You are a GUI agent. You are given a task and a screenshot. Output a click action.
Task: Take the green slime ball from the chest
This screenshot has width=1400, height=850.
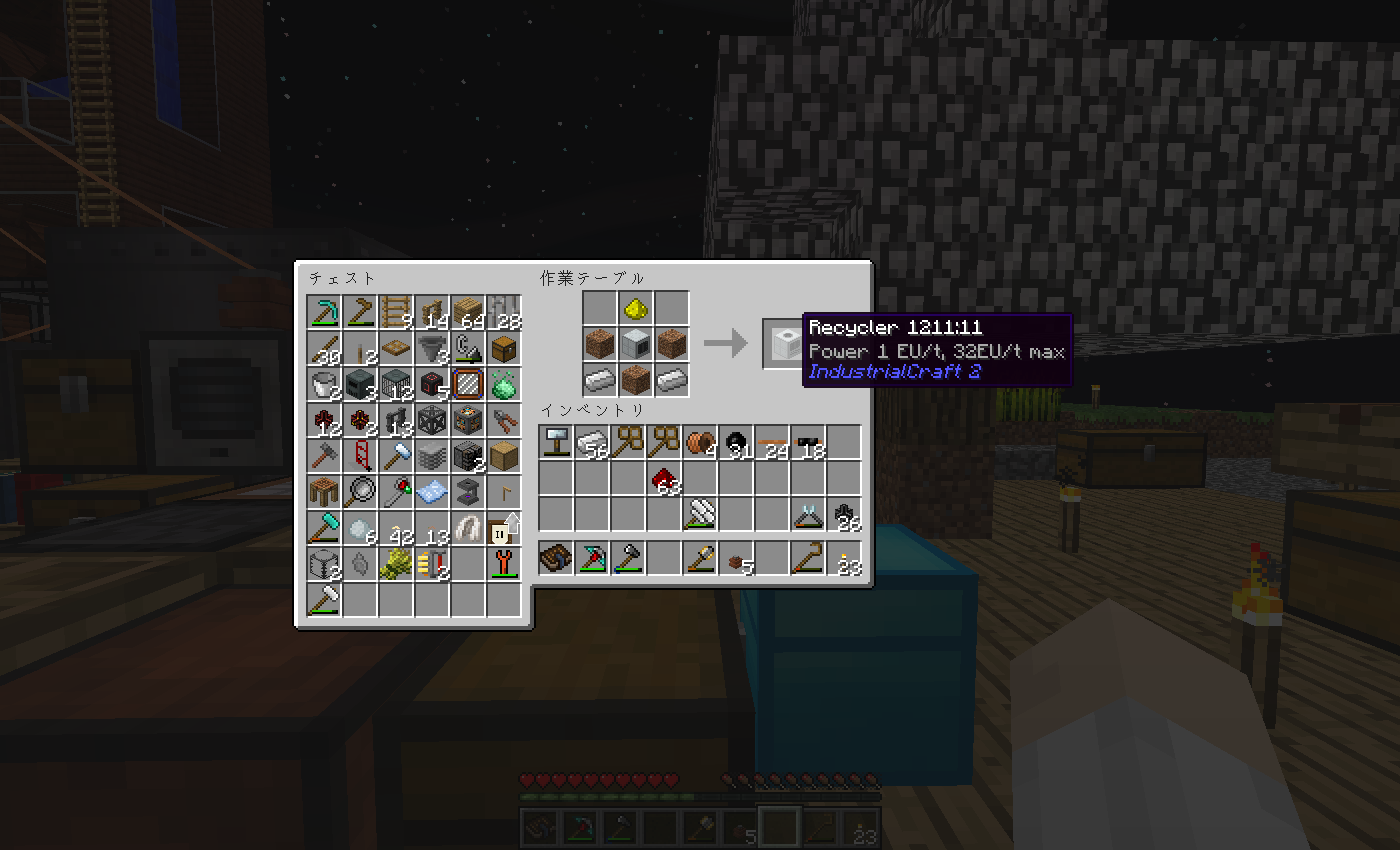[x=504, y=384]
